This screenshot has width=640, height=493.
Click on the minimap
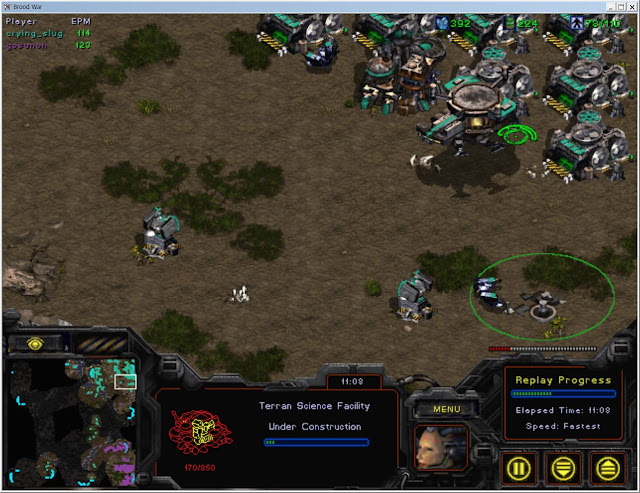coord(73,420)
